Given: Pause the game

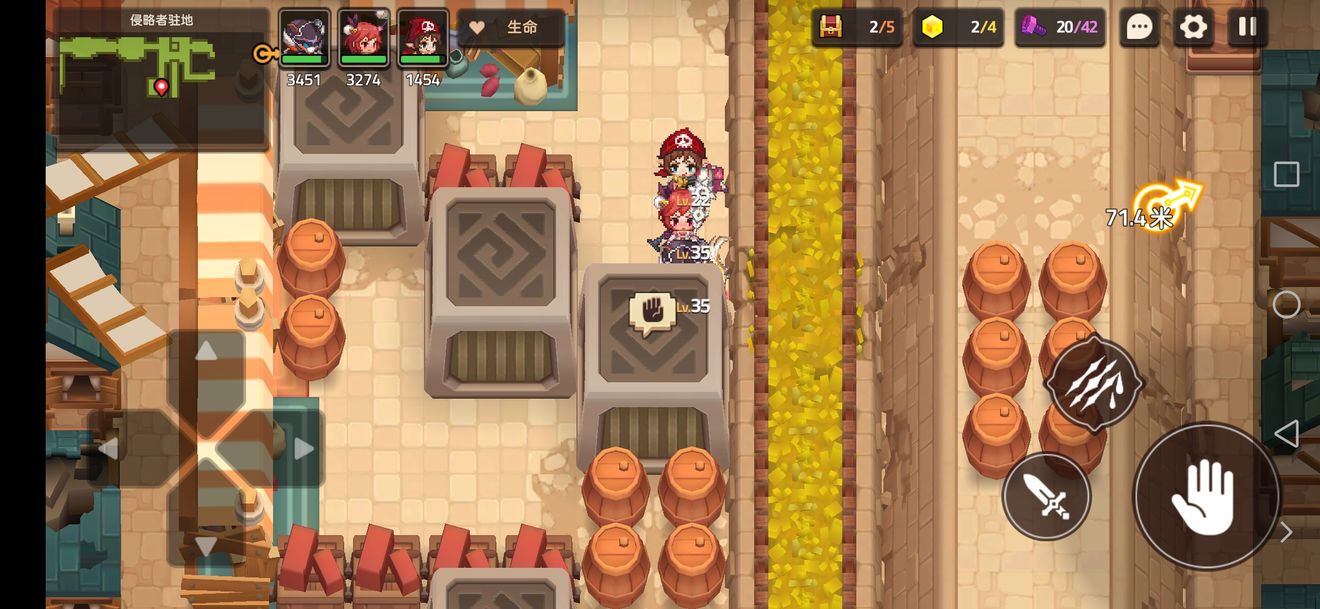Looking at the screenshot, I should point(1247,27).
